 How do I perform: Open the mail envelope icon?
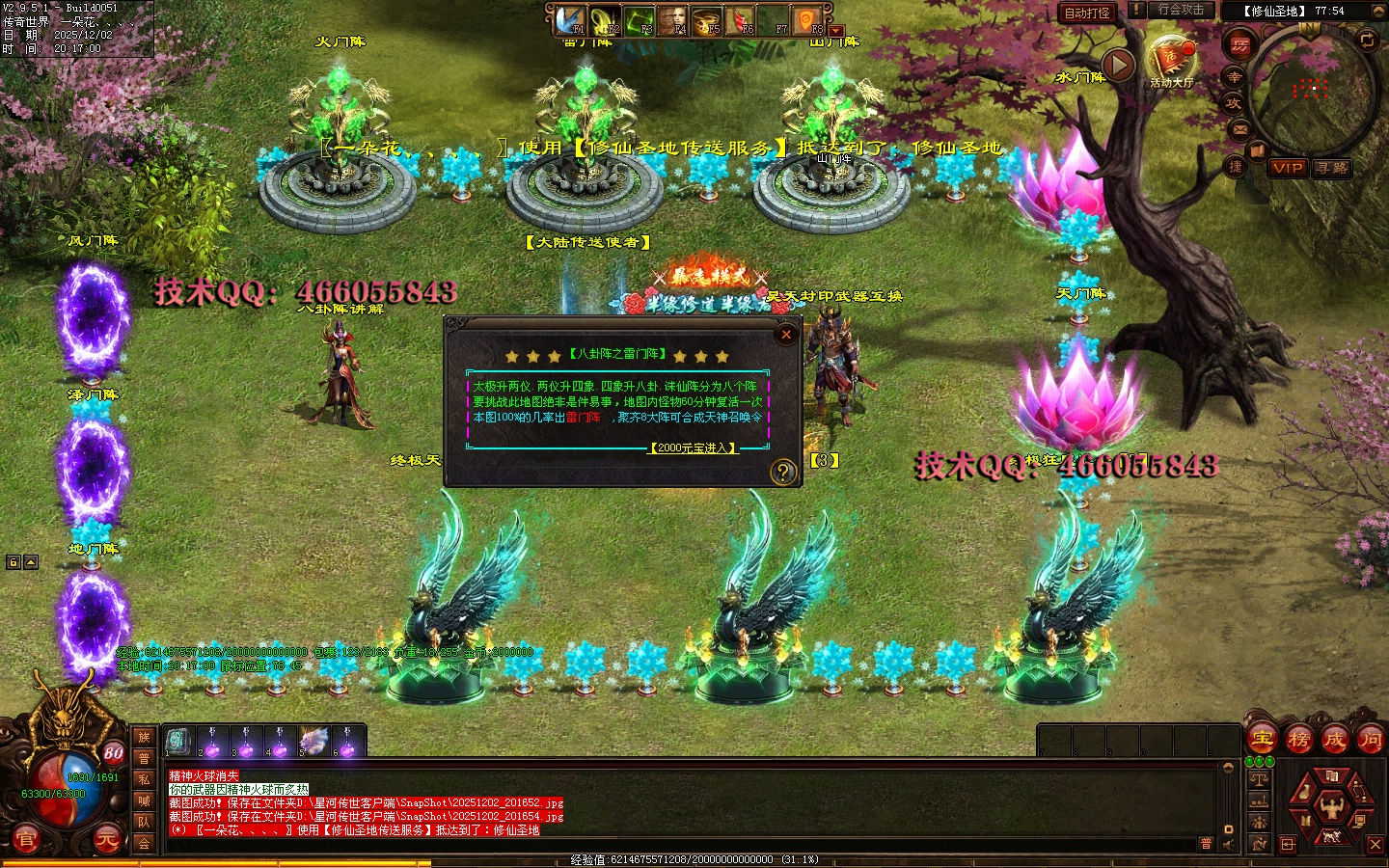tap(1239, 128)
